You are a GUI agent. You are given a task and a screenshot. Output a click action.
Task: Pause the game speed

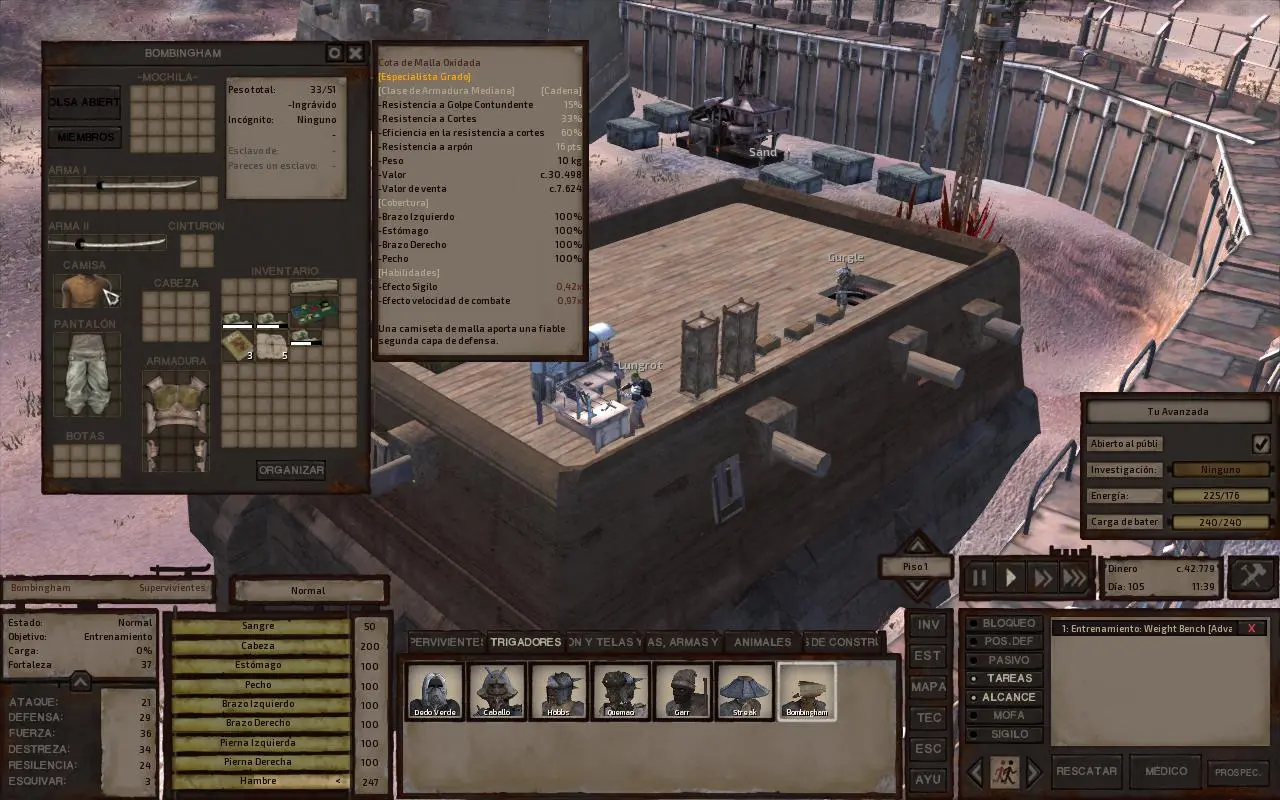click(979, 578)
